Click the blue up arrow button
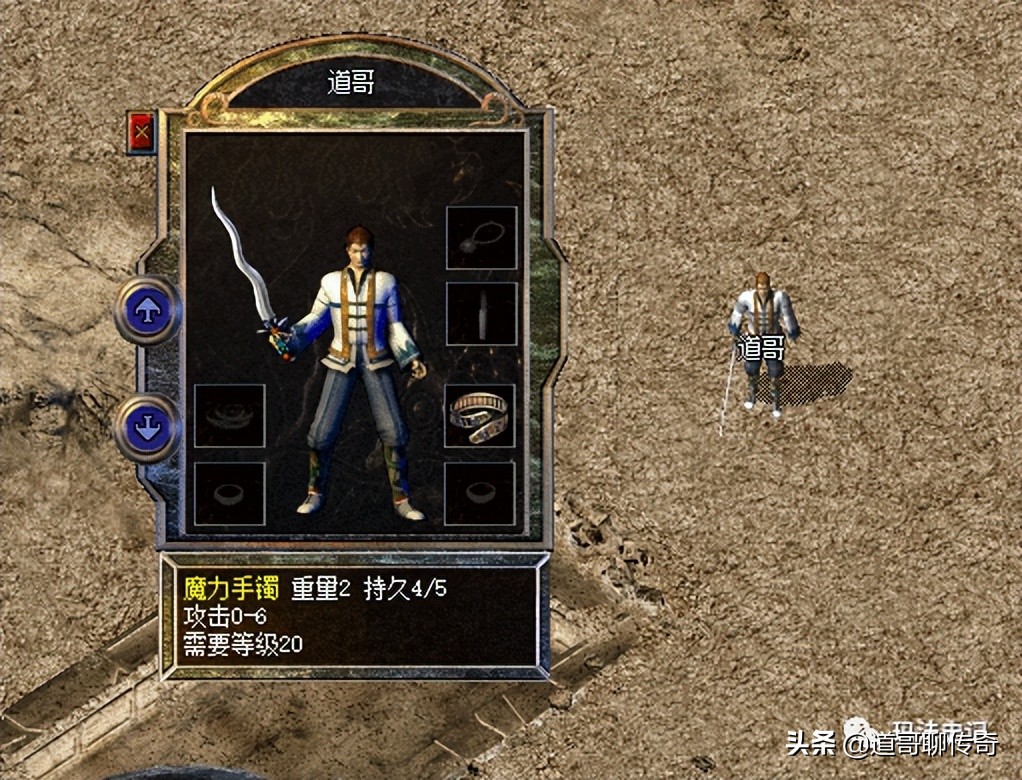The height and width of the screenshot is (780, 1022). pos(148,310)
